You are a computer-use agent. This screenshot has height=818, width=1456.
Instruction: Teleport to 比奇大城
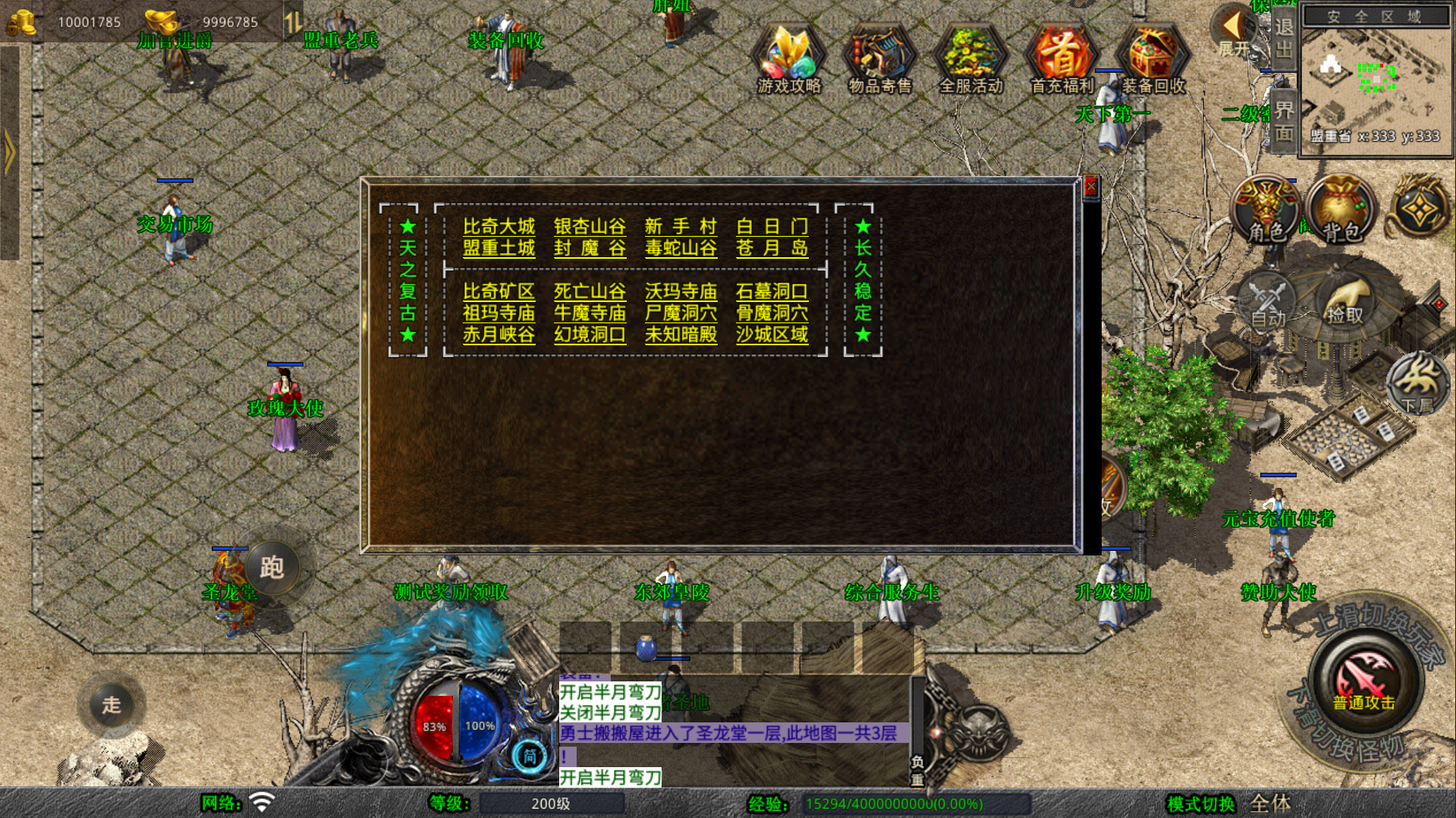[498, 226]
